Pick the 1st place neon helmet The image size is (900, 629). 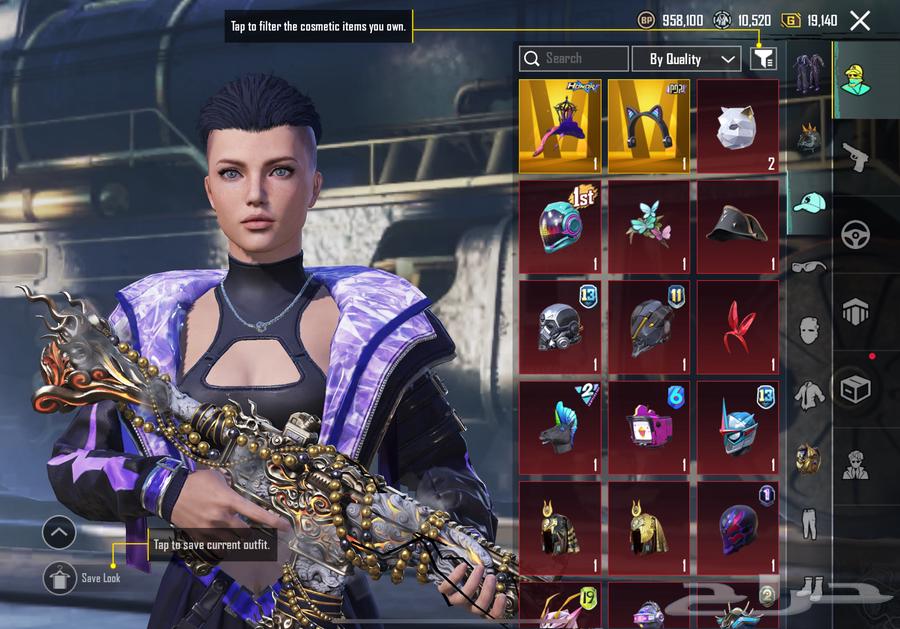click(x=559, y=226)
